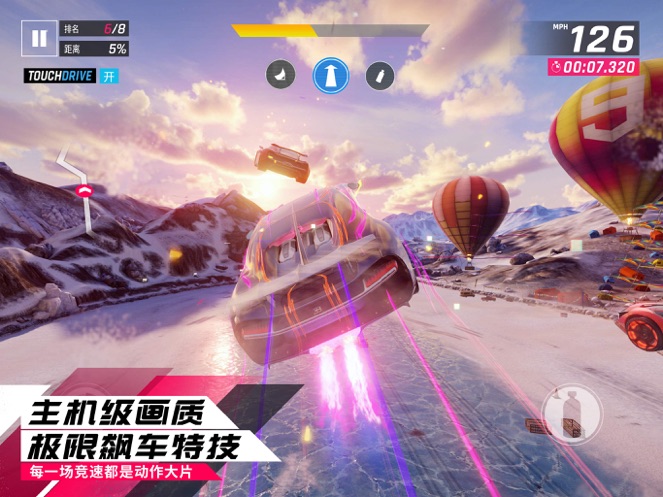Image resolution: width=663 pixels, height=497 pixels.
Task: Choose the nitro bottle path icon
Action: 379,75
